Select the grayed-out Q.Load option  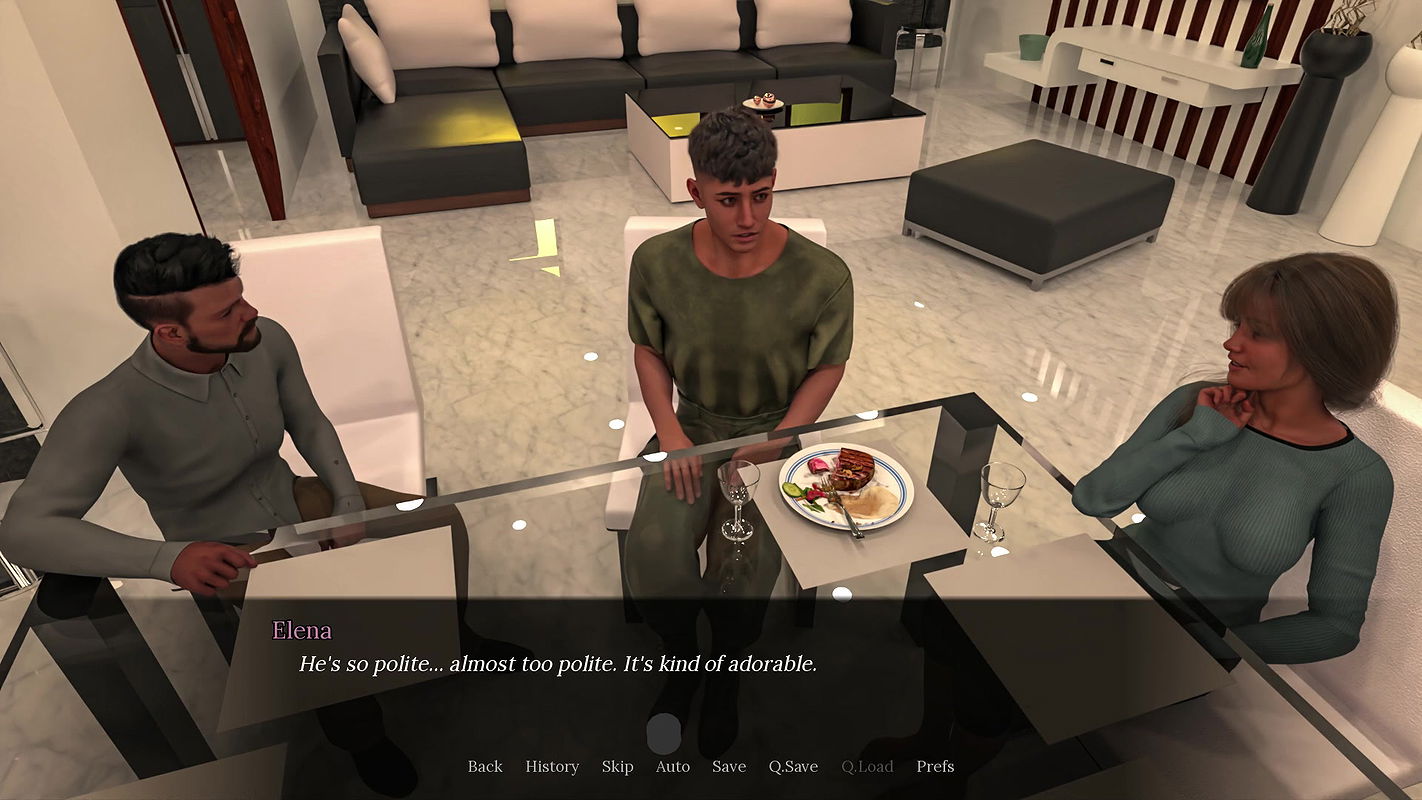(869, 766)
